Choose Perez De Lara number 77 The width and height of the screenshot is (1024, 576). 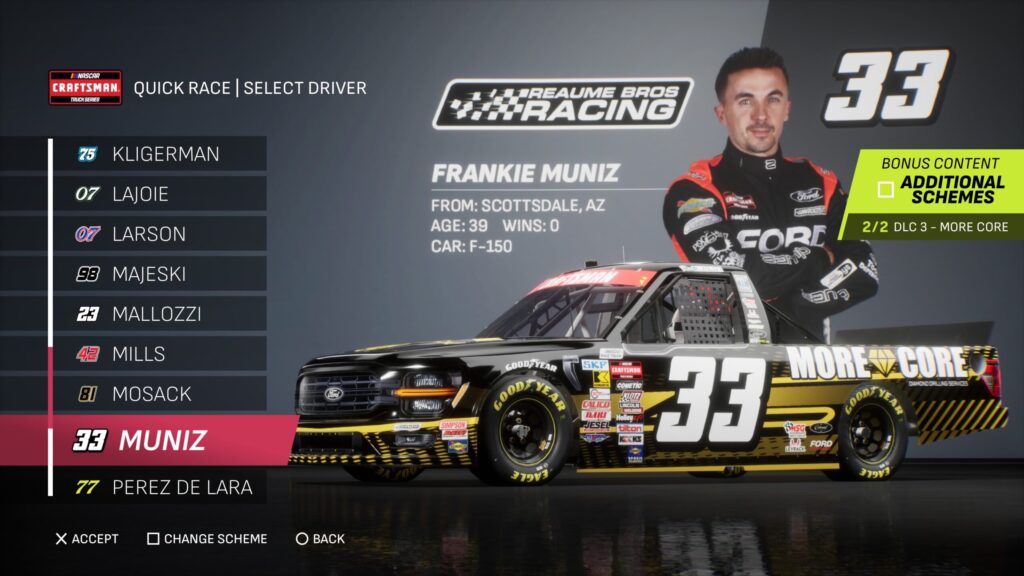point(160,488)
